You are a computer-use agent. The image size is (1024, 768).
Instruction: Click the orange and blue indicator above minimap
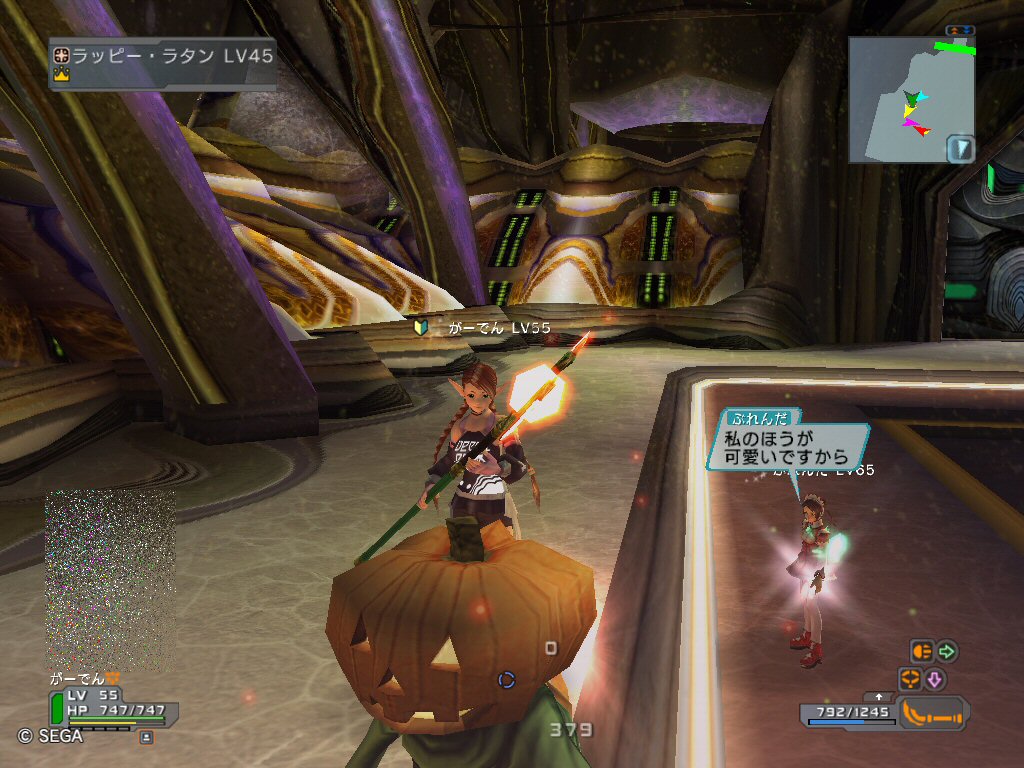960,30
